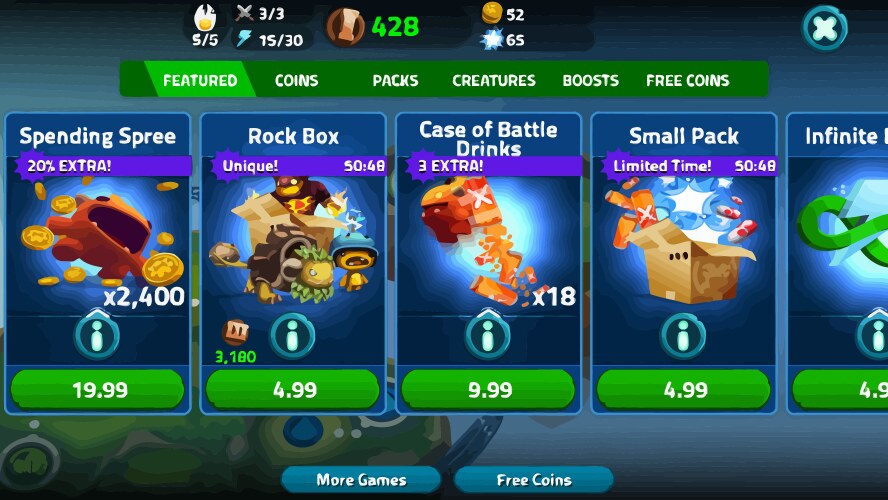Viewport: 888px width, 500px height.
Task: Show info for Spending Spree
Action: (x=97, y=335)
